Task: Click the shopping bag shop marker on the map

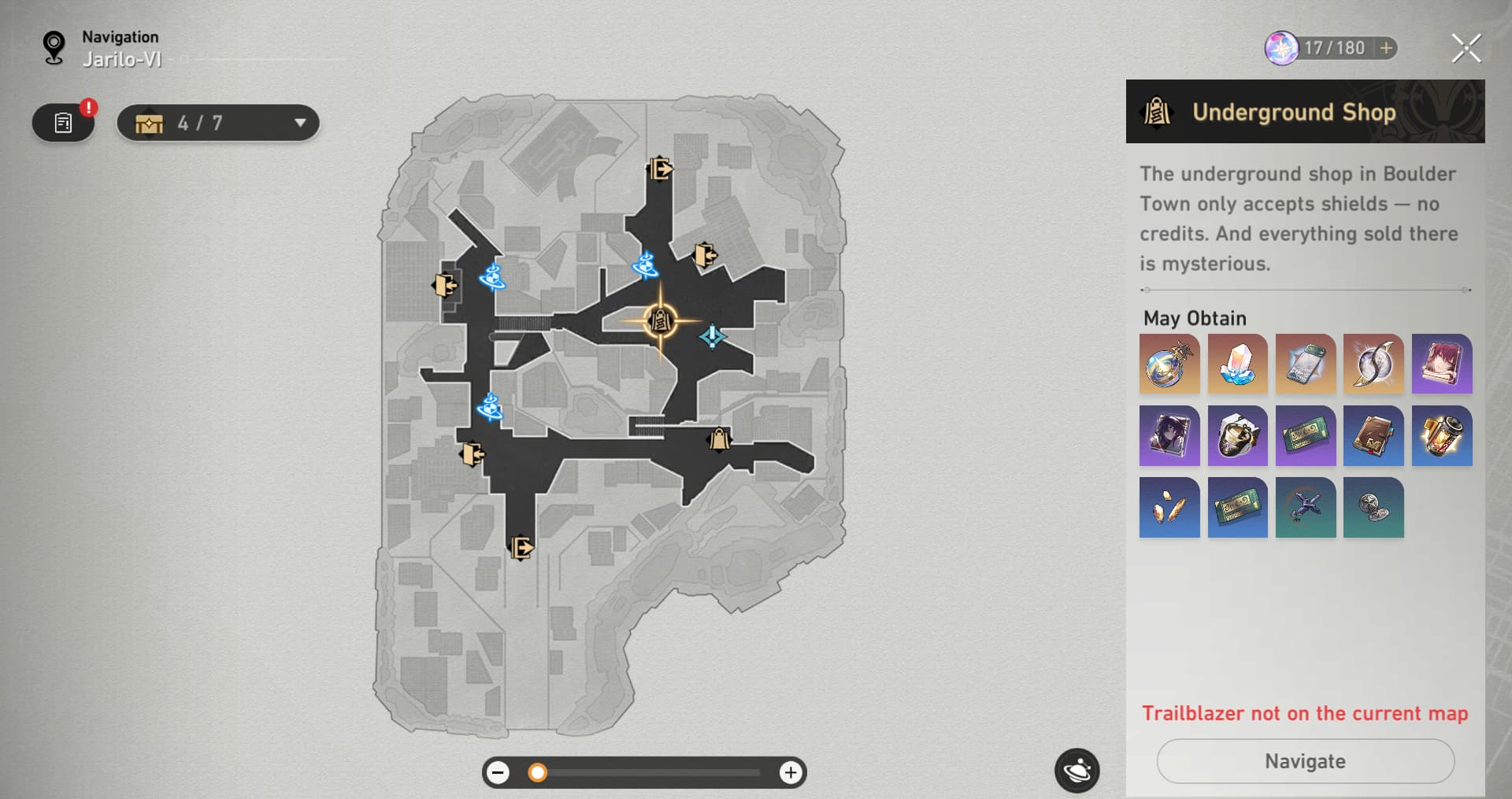Action: point(719,439)
